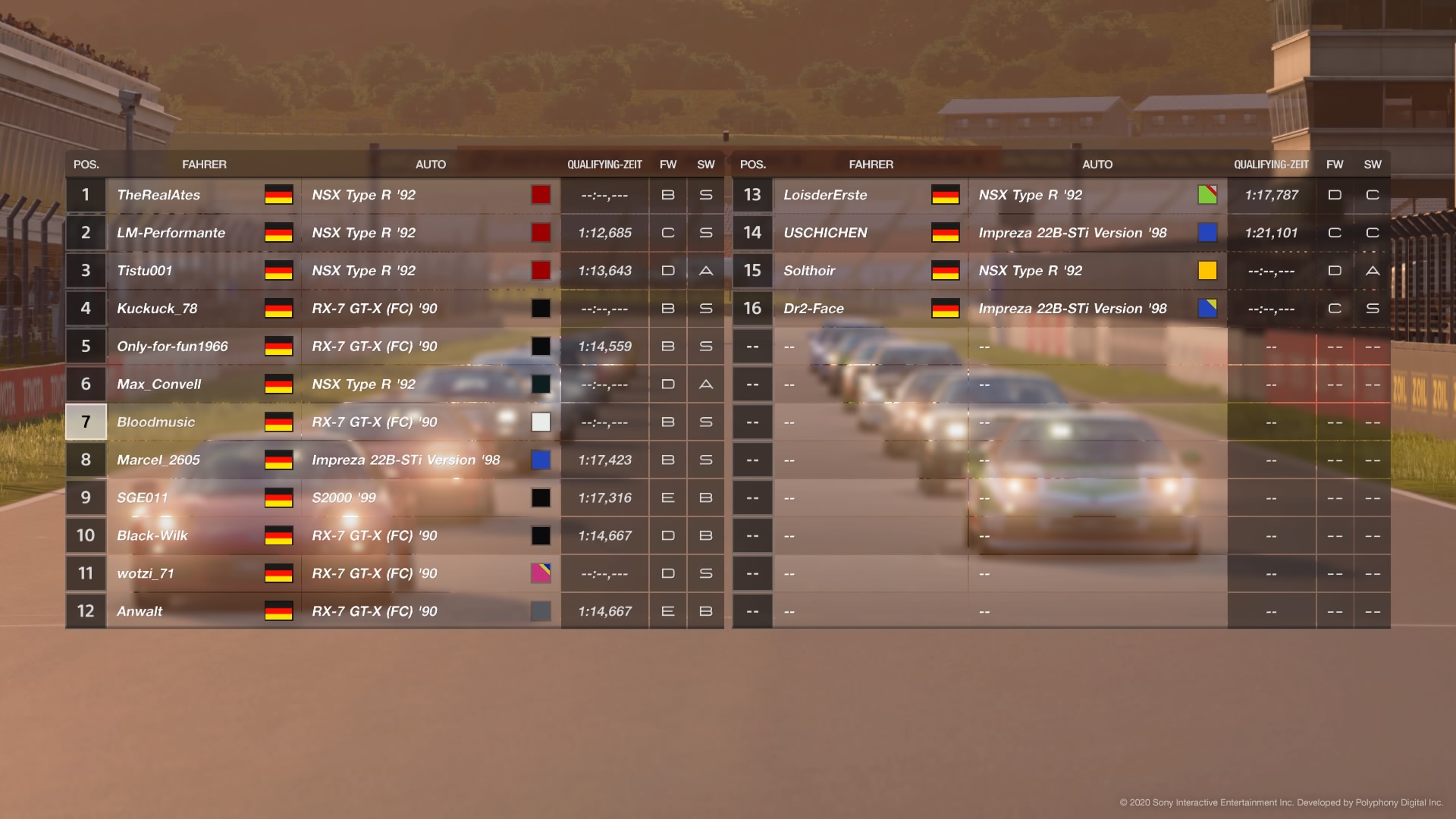Click the Tistu001 grid entry

coord(144,271)
